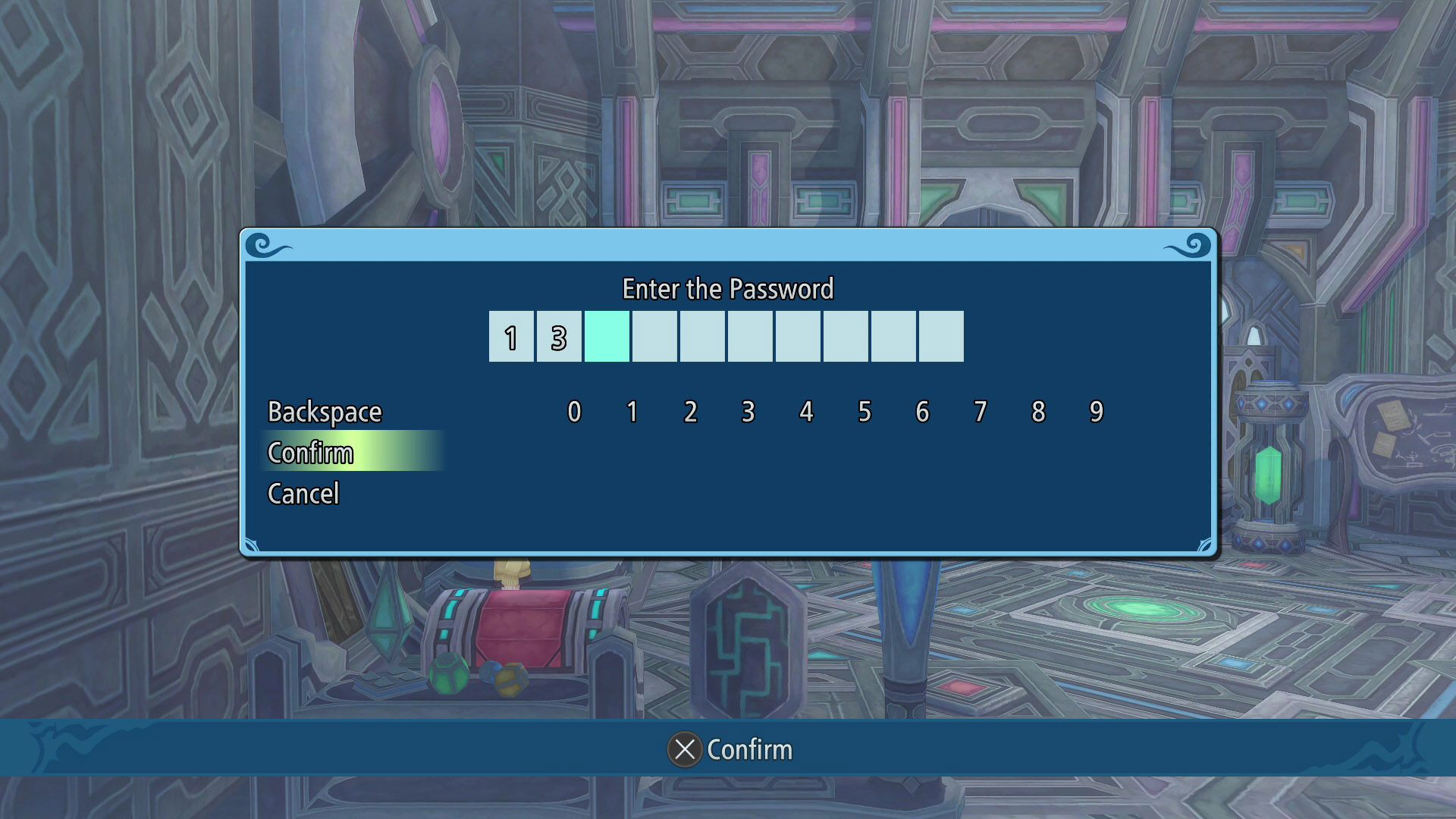Select the number 9 key
Screen dimensions: 1456x819
(1097, 412)
